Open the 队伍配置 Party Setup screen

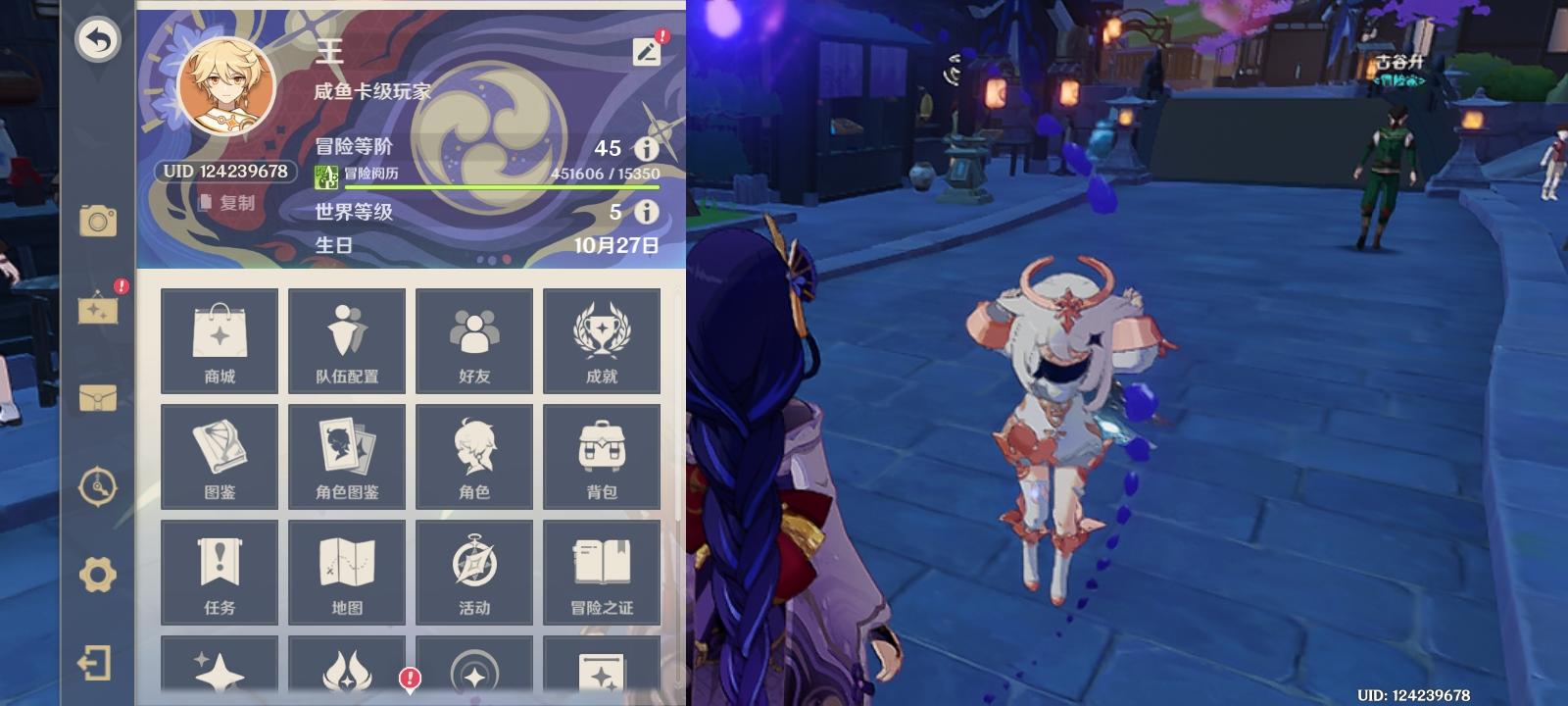pyautogui.click(x=346, y=338)
